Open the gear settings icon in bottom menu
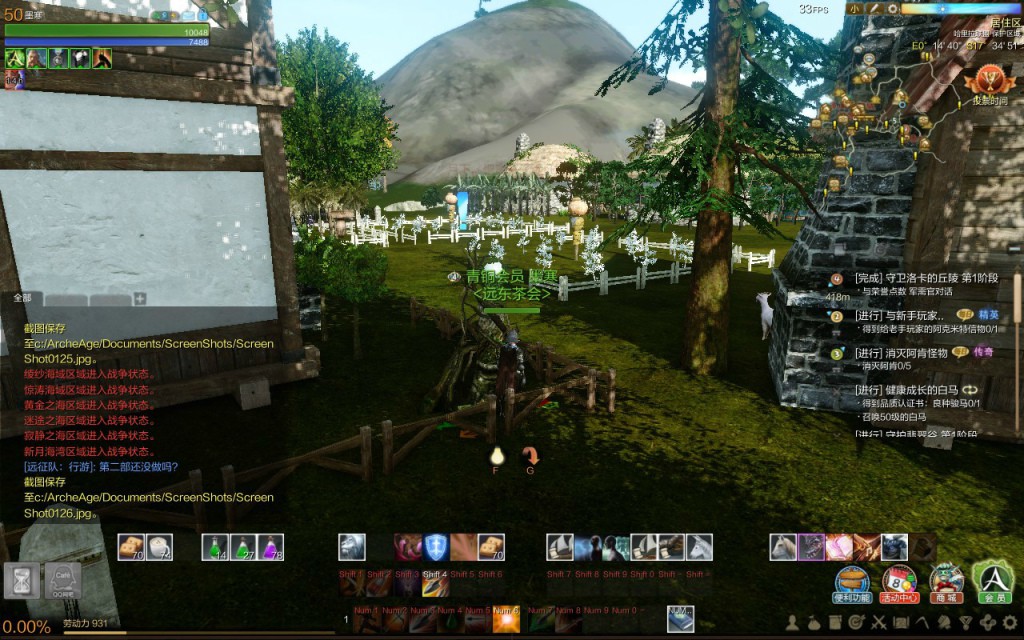Screen dimensions: 1024x640 [1010, 623]
